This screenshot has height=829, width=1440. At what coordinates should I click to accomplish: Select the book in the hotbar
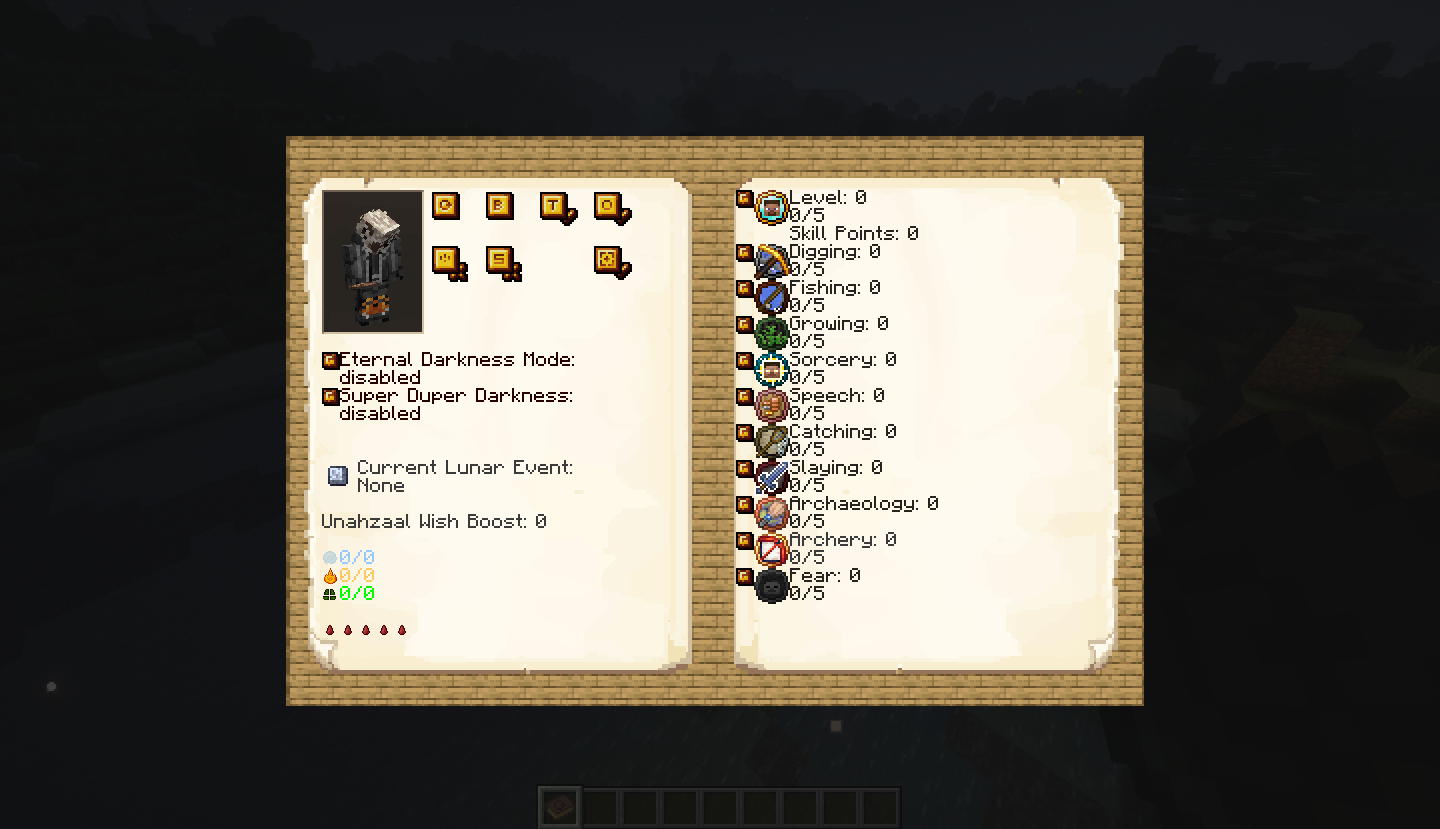(560, 806)
